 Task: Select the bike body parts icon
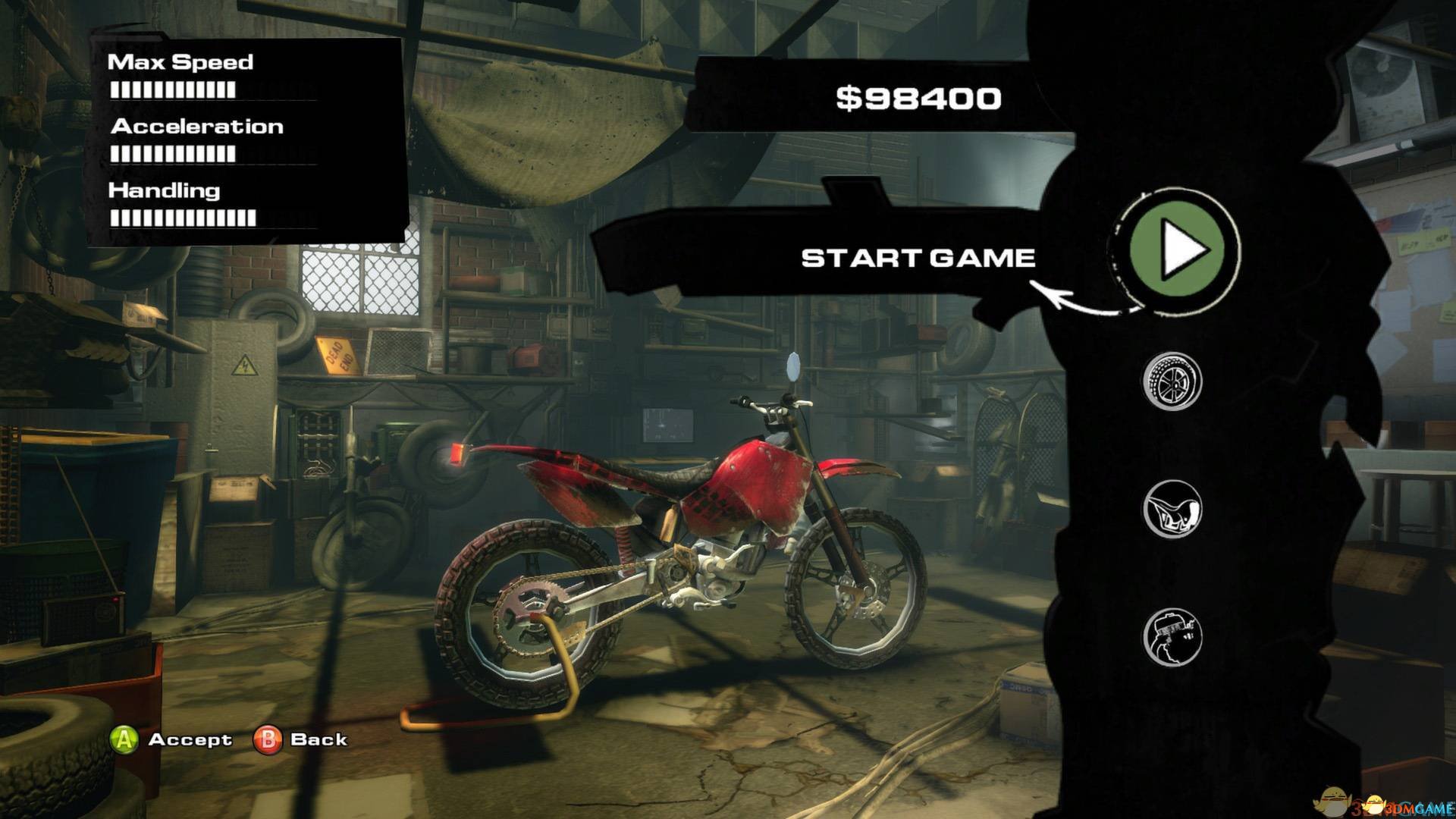tap(1172, 509)
